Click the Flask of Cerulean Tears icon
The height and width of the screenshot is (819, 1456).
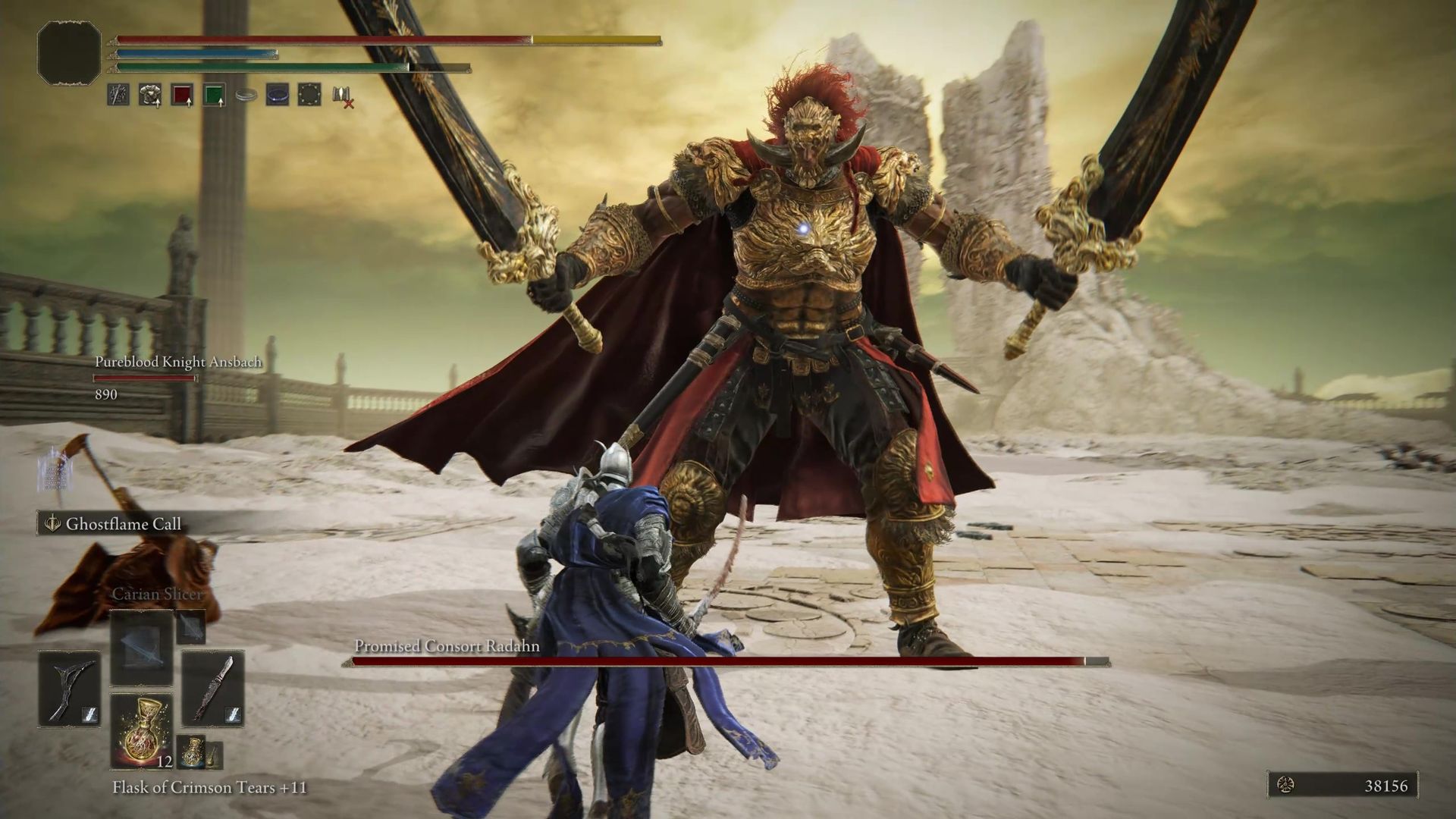pos(192,751)
